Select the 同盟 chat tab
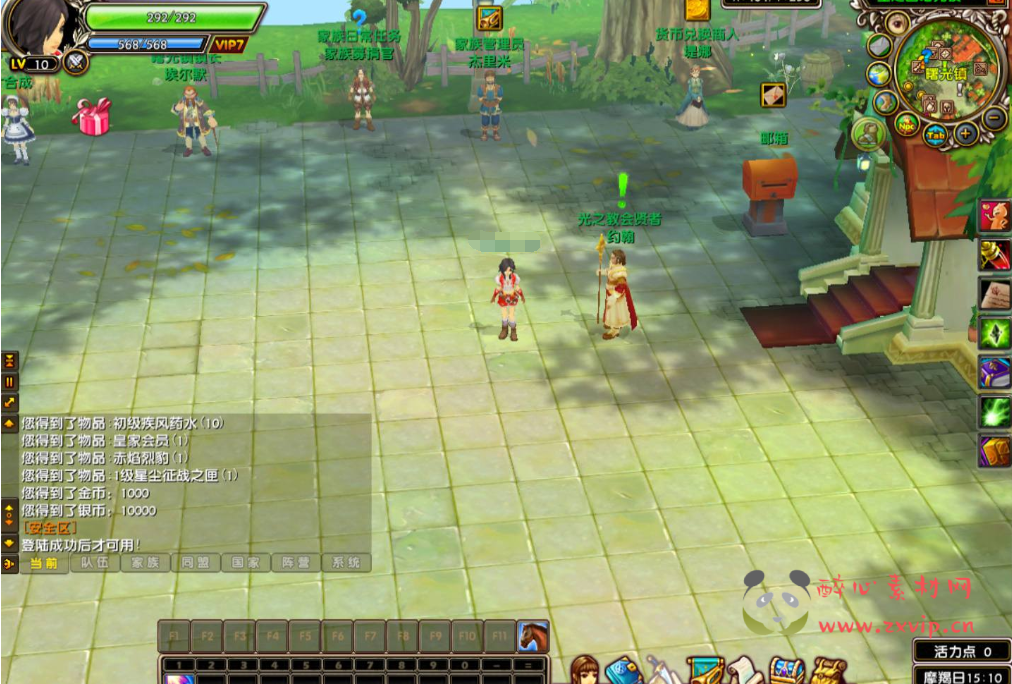1012x684 pixels. (x=195, y=563)
